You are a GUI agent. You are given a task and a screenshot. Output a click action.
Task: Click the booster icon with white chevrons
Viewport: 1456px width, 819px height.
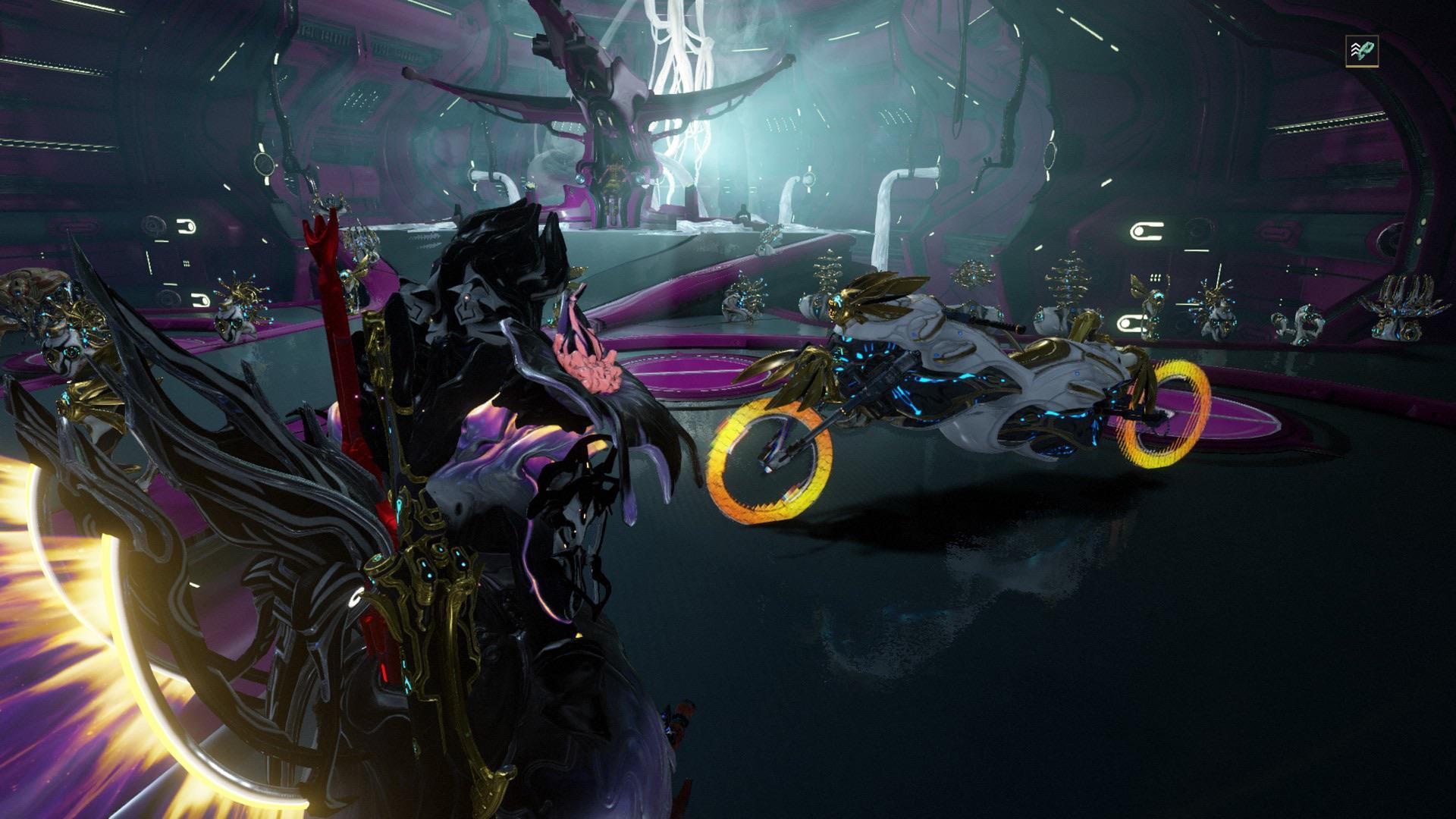point(1361,52)
